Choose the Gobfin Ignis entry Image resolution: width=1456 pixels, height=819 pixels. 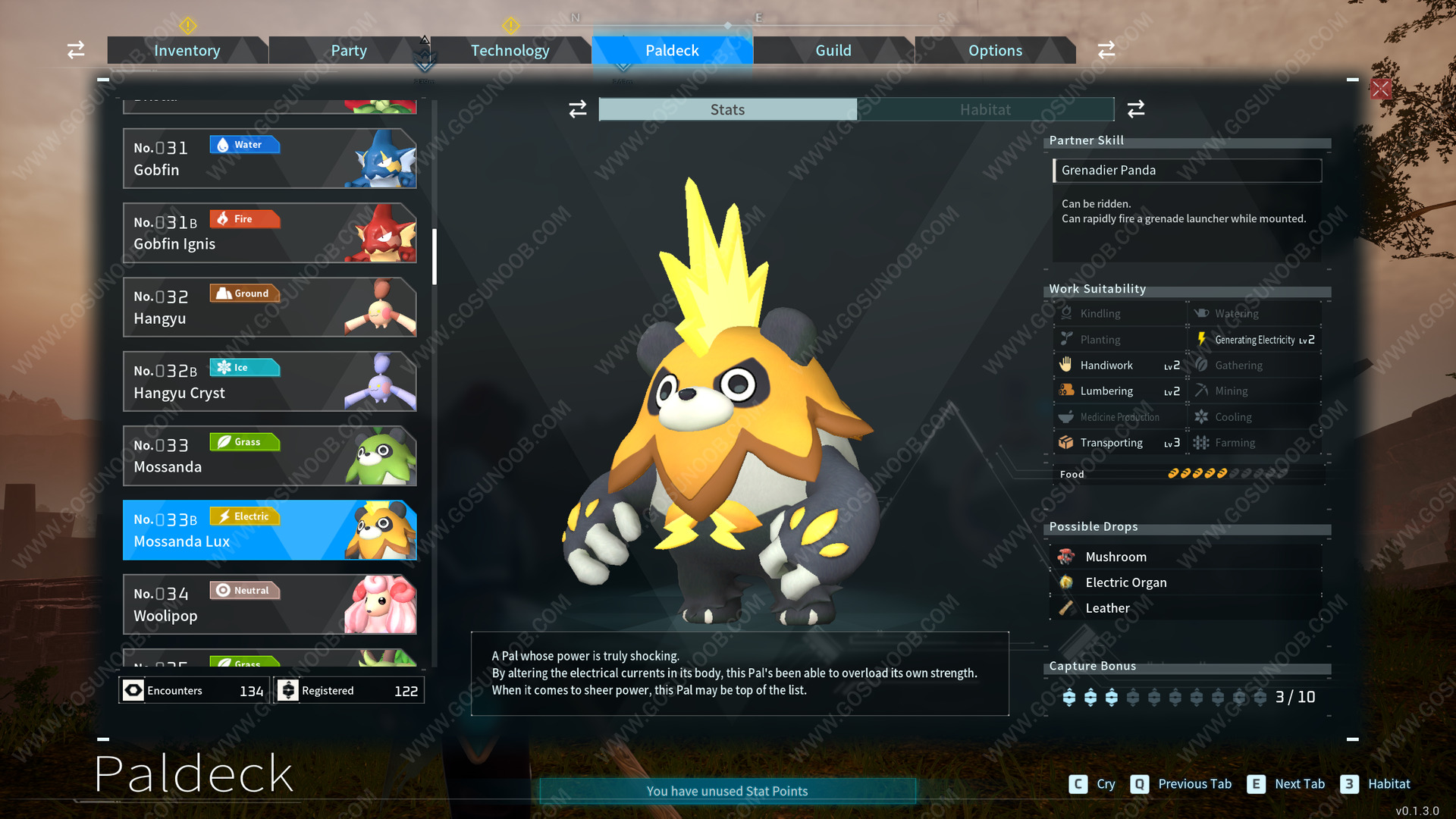(269, 233)
